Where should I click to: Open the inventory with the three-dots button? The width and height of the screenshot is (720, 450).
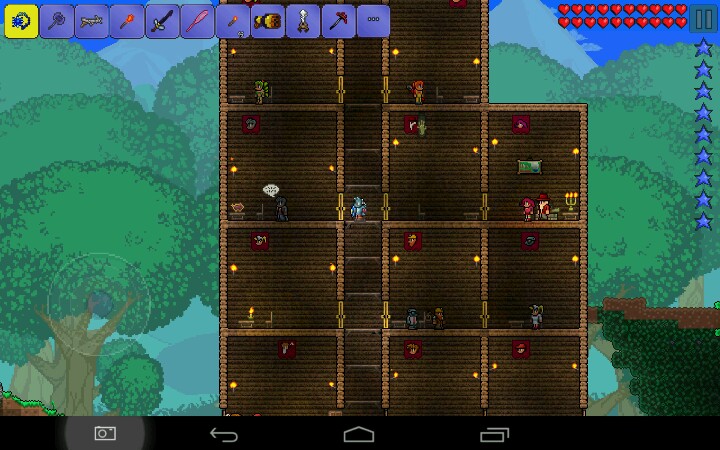[x=374, y=20]
